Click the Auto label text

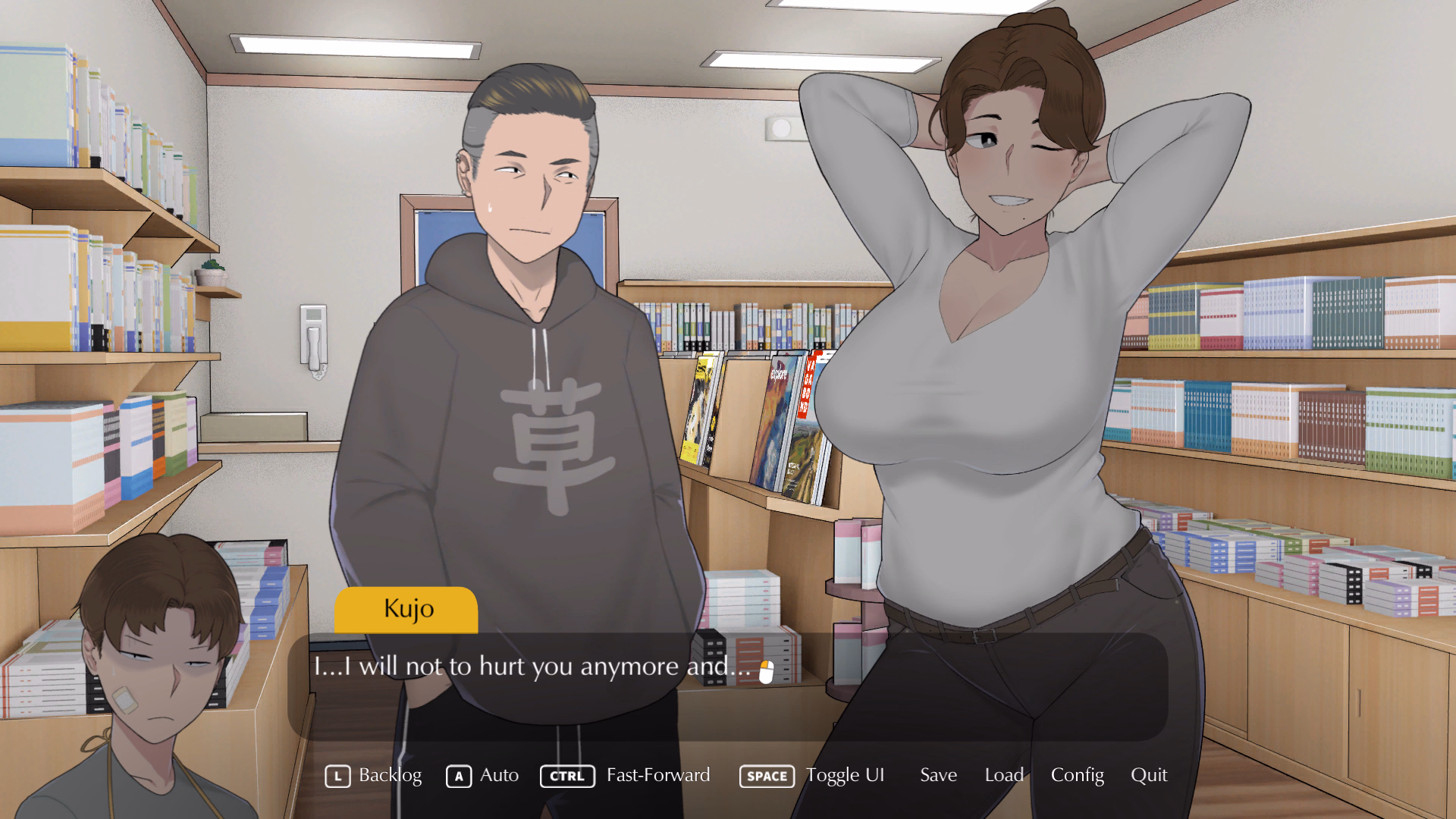(x=499, y=775)
